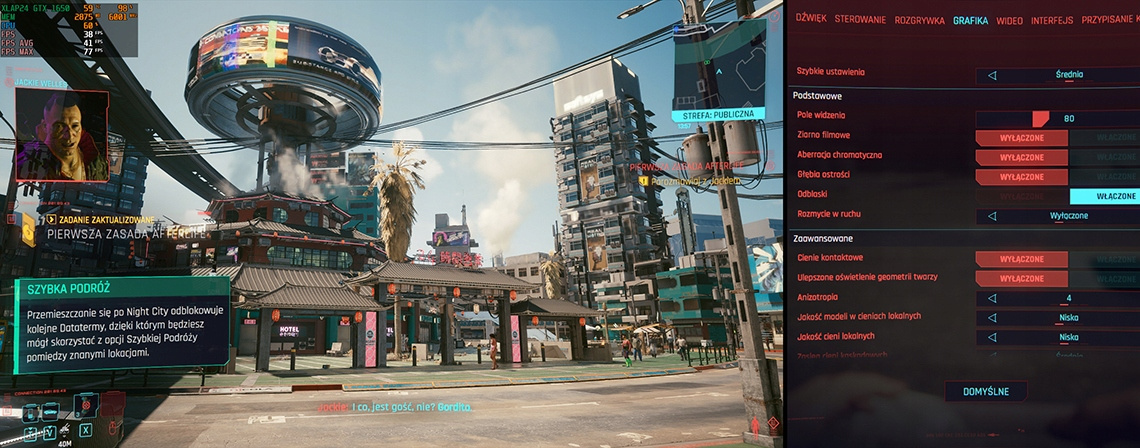Adjust the Pole widzenia slider
The height and width of the screenshot is (448, 1140).
point(1040,118)
